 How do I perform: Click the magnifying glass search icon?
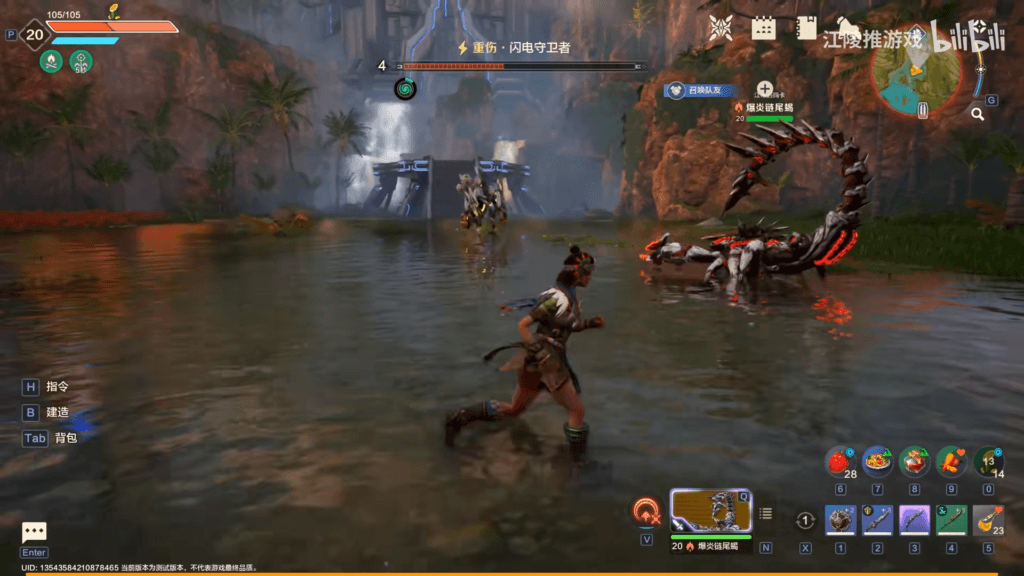click(977, 114)
